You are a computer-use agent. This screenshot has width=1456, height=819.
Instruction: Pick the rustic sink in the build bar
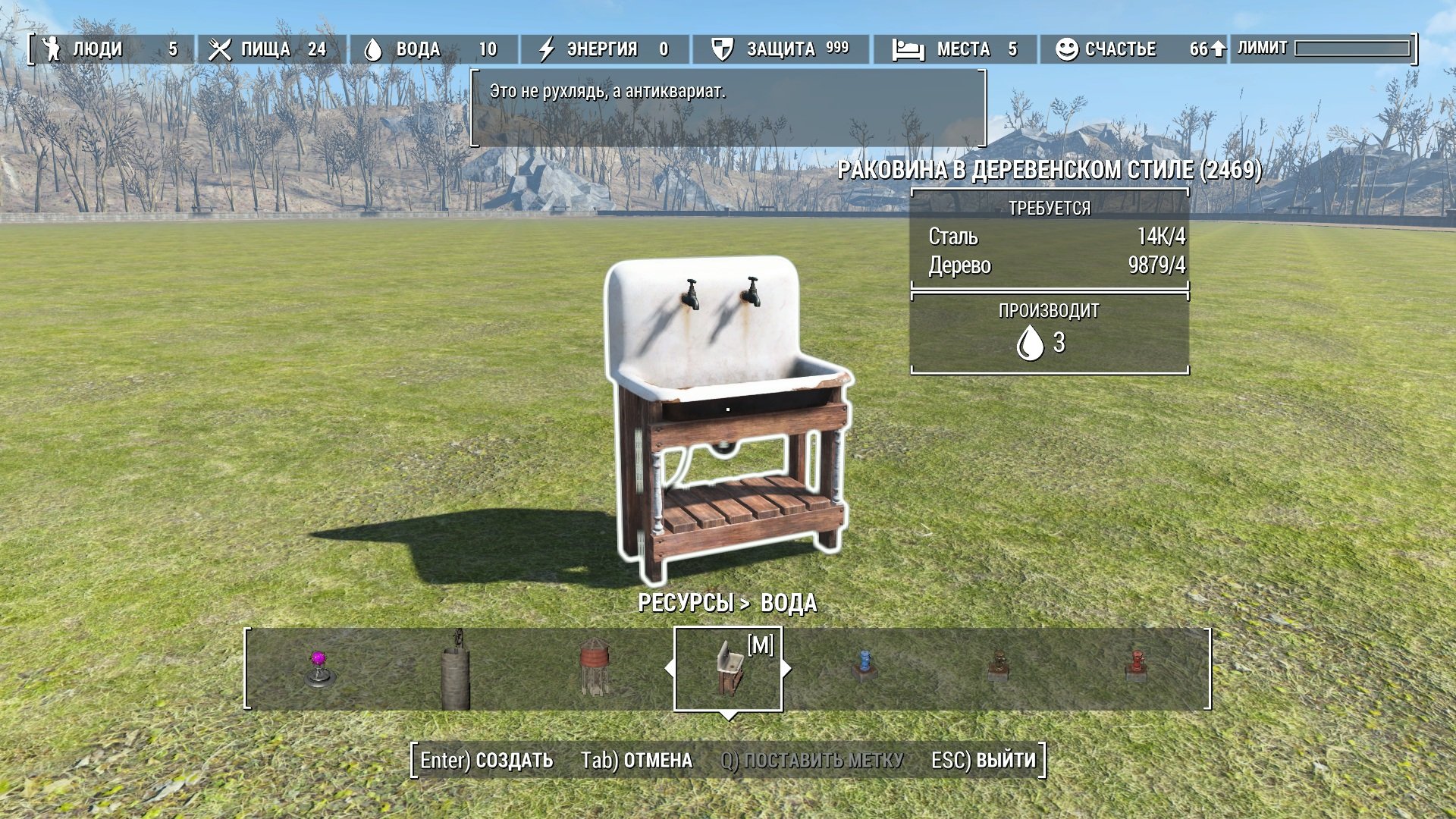[728, 668]
